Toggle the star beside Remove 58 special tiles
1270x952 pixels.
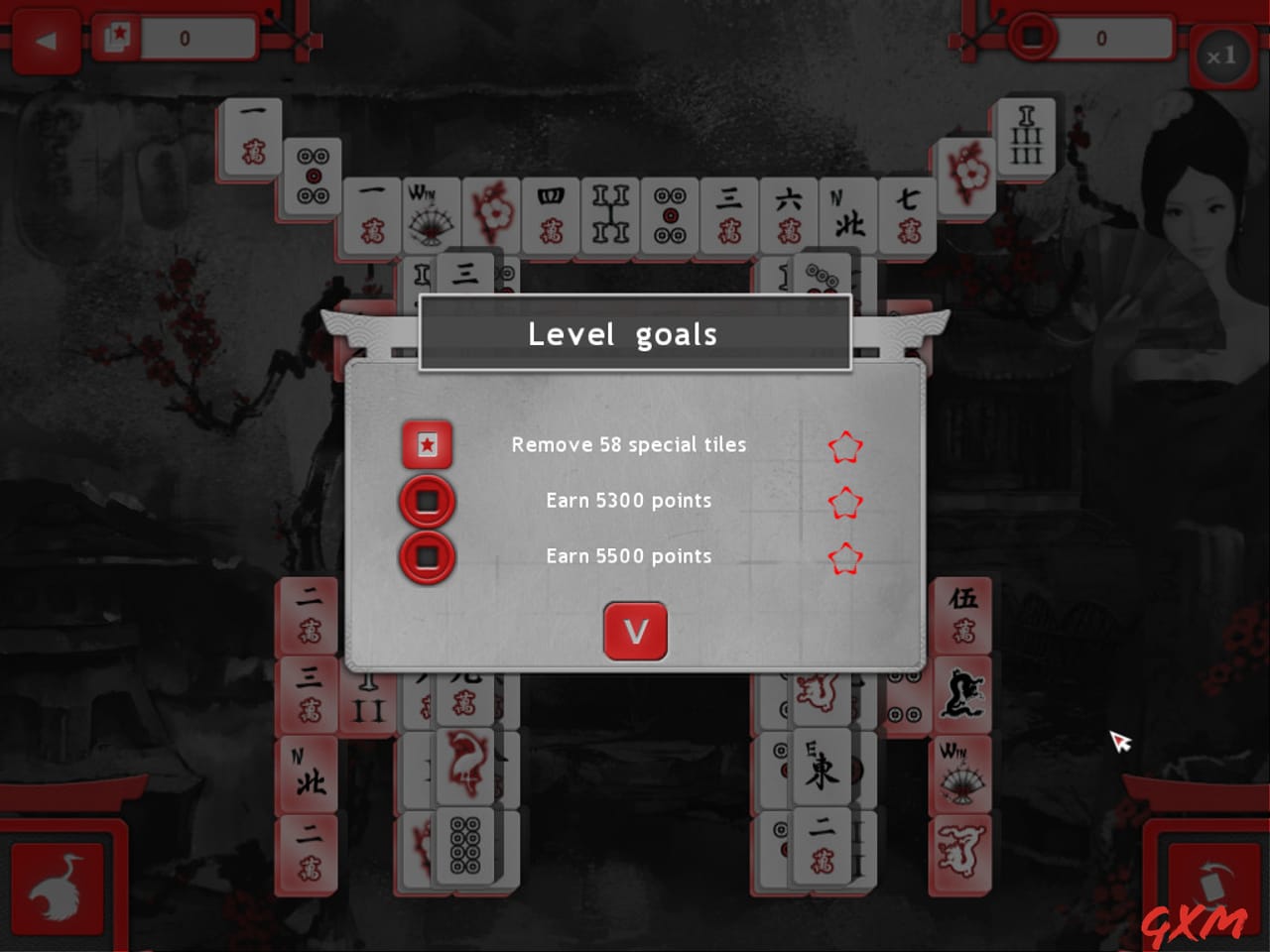click(x=845, y=447)
